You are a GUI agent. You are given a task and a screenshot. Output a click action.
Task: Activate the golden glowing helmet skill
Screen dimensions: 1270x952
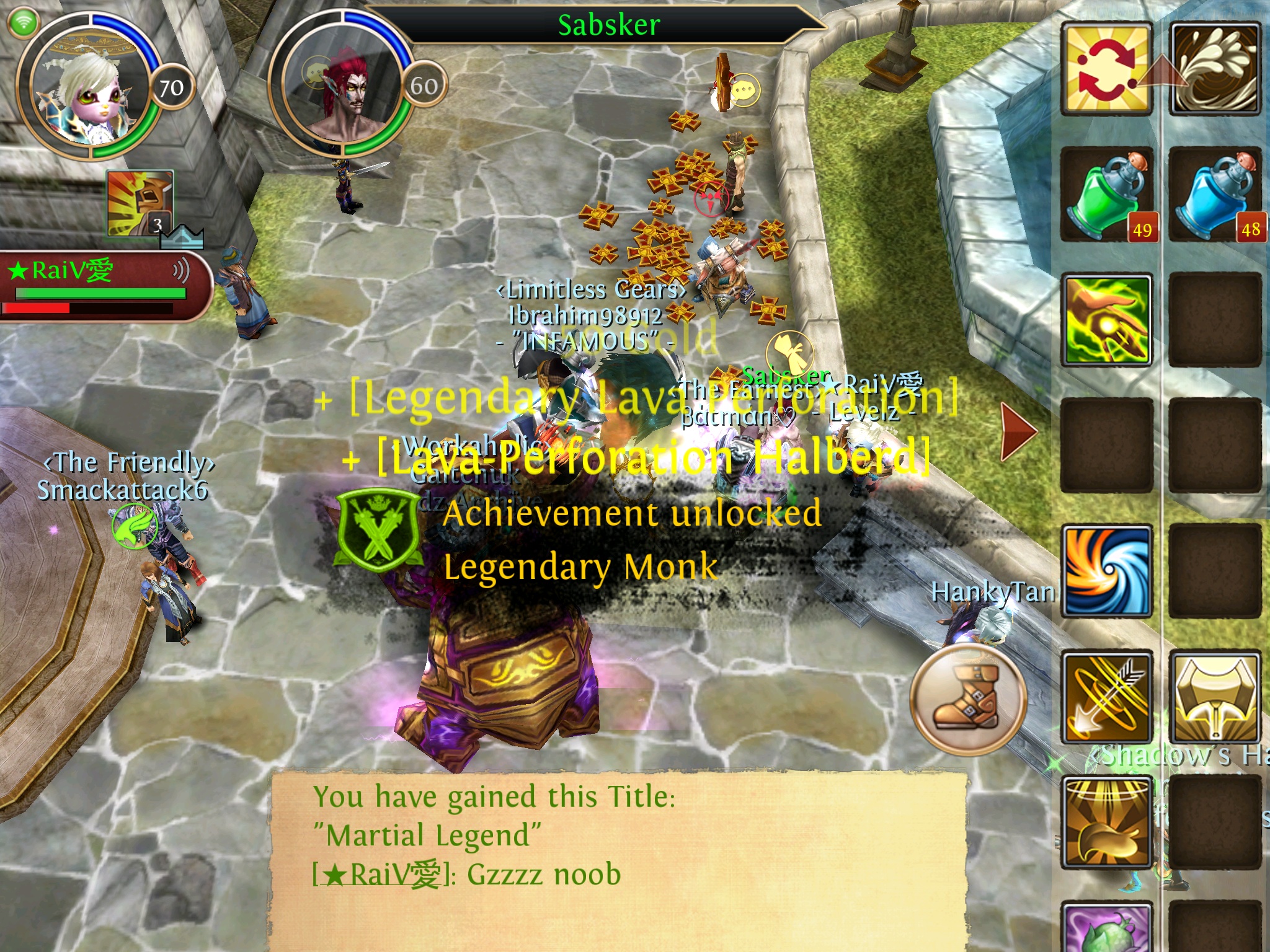1107,822
